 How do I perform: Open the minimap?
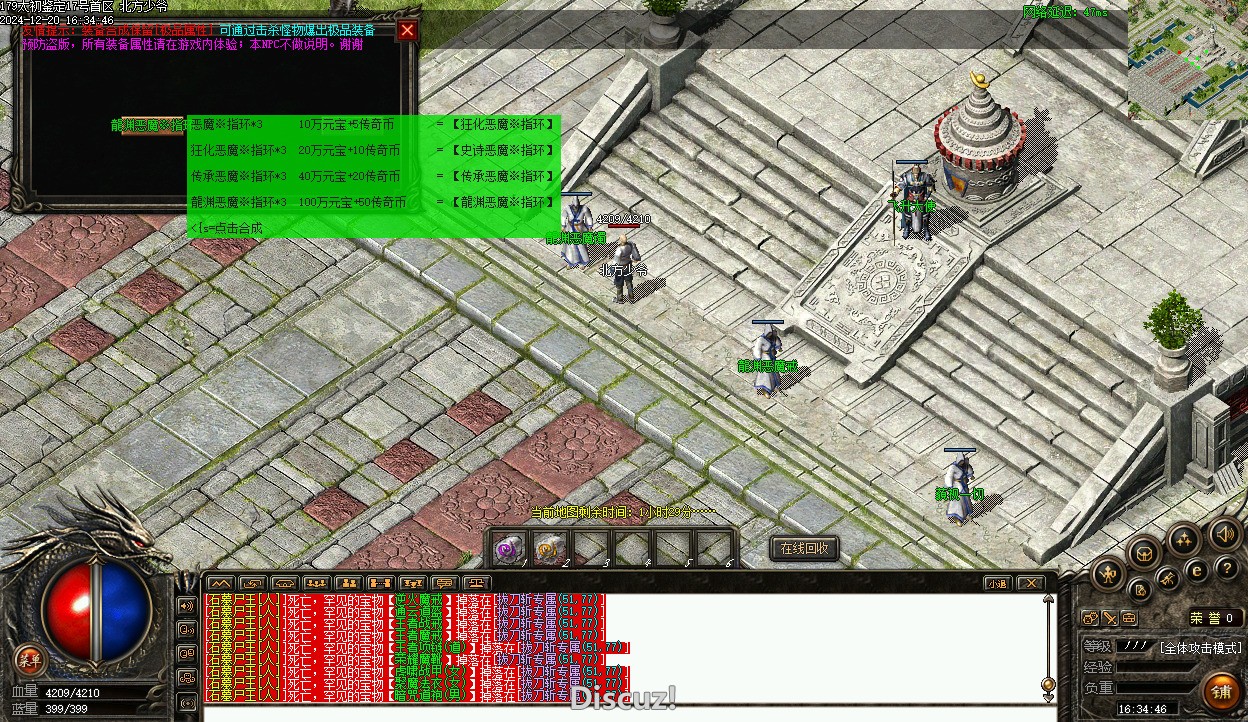click(x=1187, y=60)
